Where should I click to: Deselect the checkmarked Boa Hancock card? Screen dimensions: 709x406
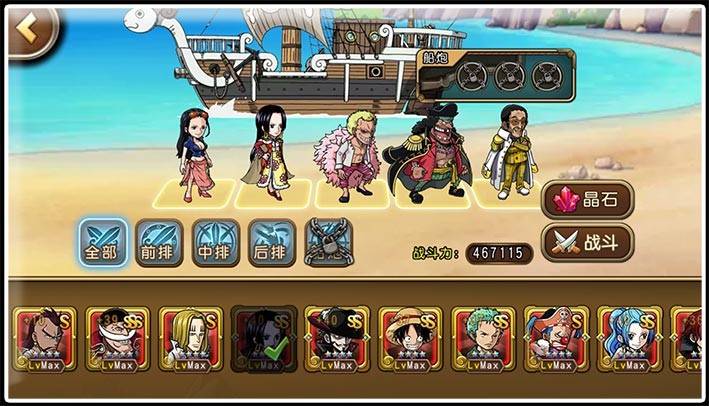pos(263,339)
